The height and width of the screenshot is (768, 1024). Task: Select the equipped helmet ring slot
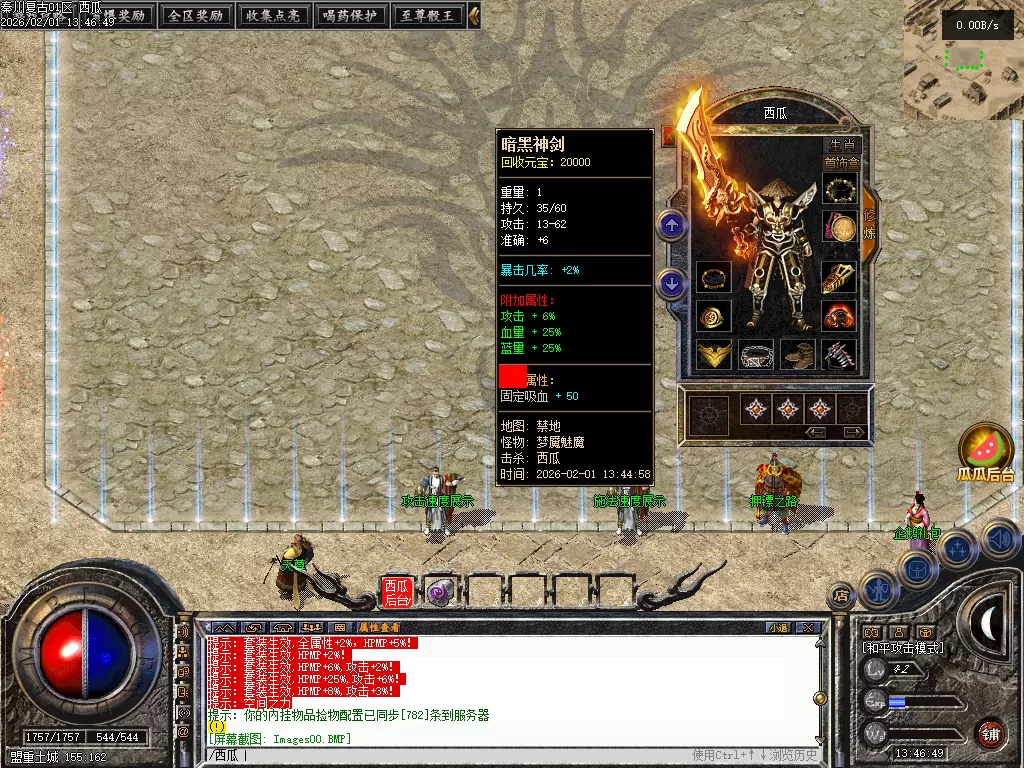pyautogui.click(x=841, y=189)
